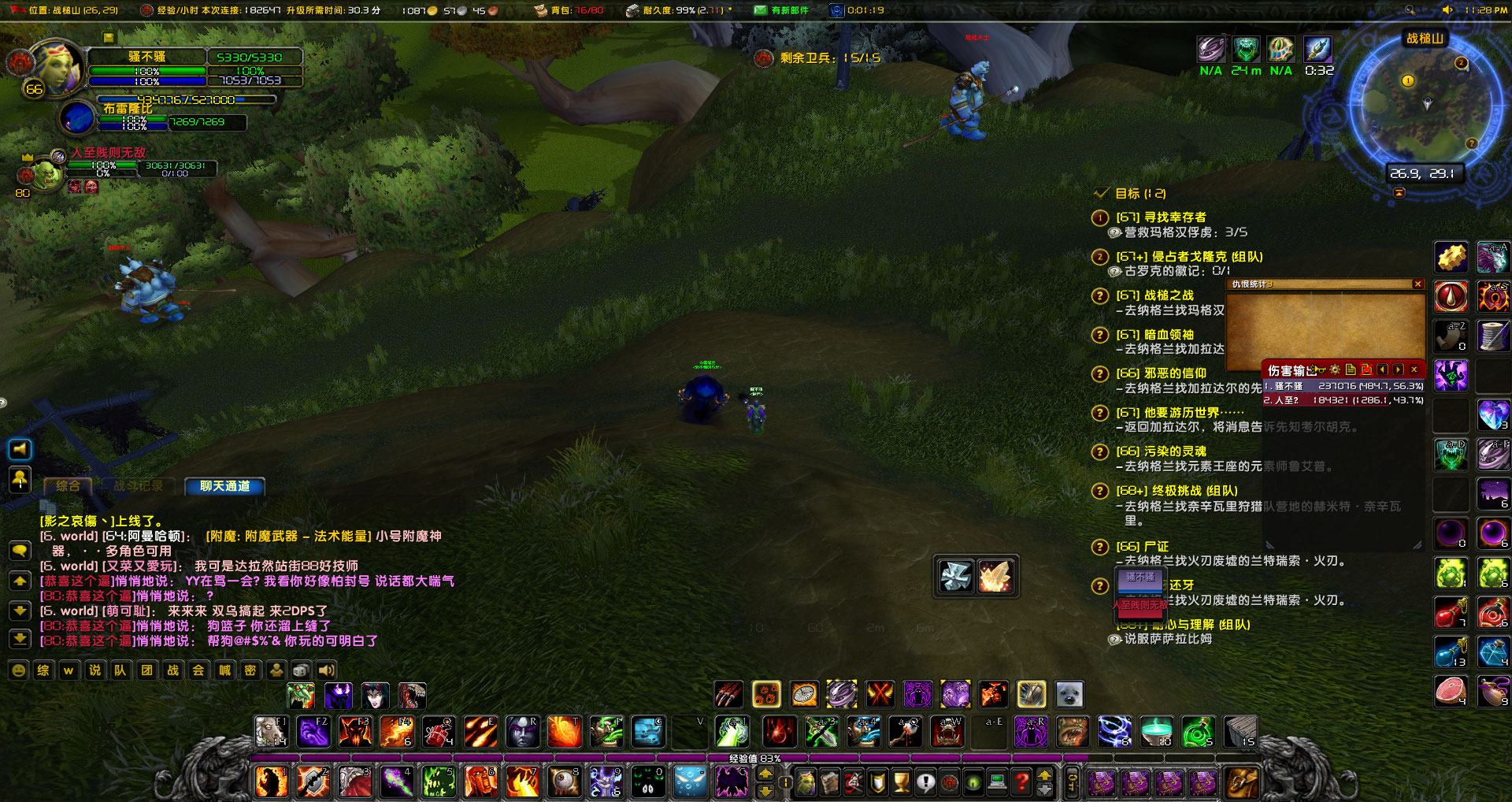Toggle the 密 whisper channel button
The image size is (1512, 802).
(250, 671)
